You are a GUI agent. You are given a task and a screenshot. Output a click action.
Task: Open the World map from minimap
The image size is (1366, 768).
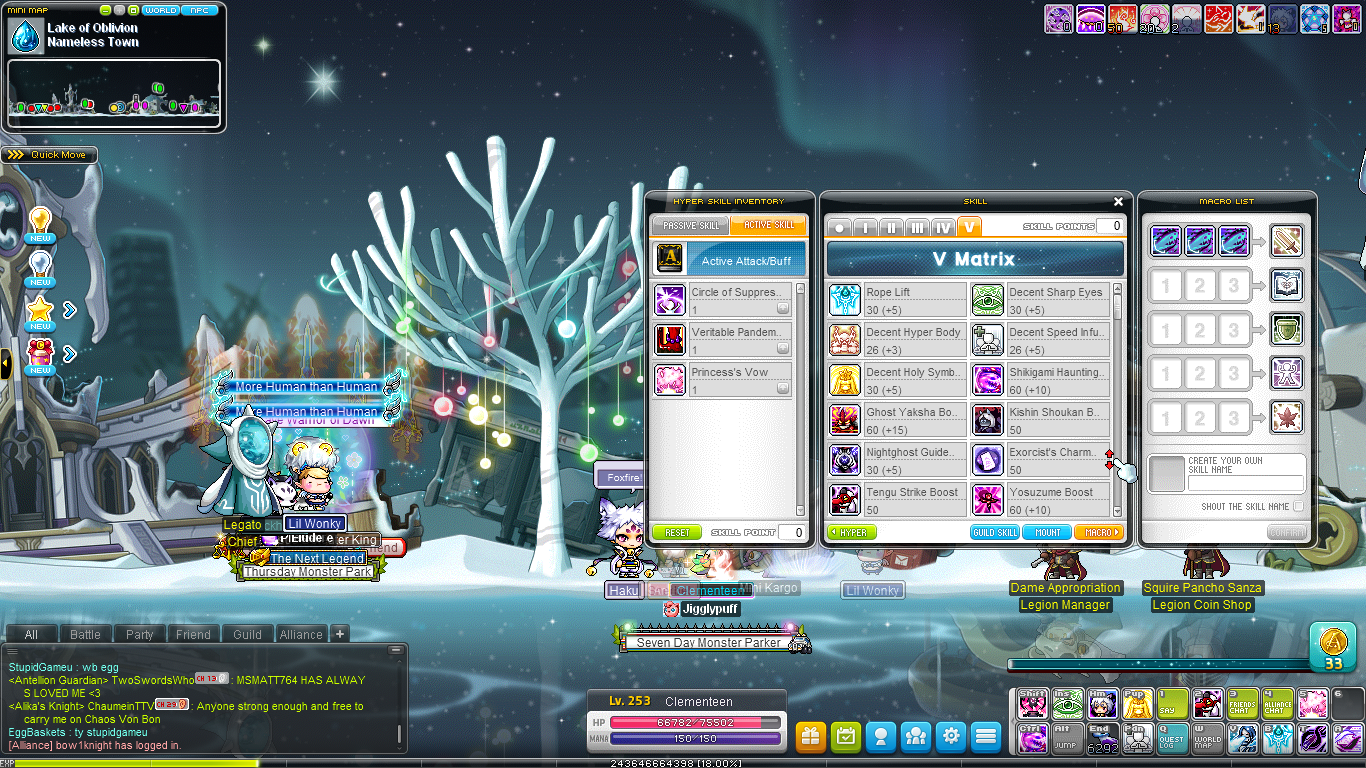(160, 10)
